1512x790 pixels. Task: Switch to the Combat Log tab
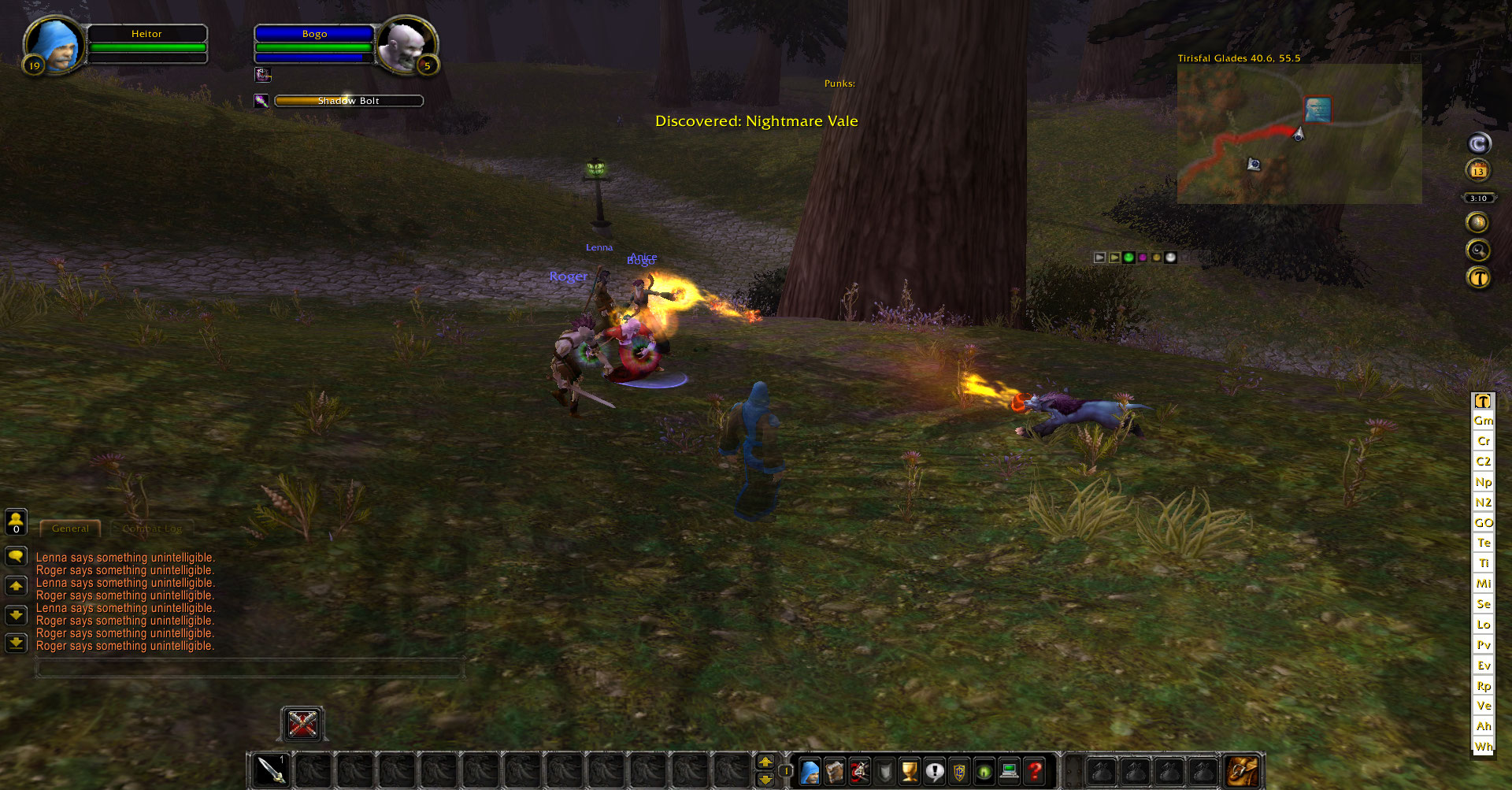(x=151, y=529)
